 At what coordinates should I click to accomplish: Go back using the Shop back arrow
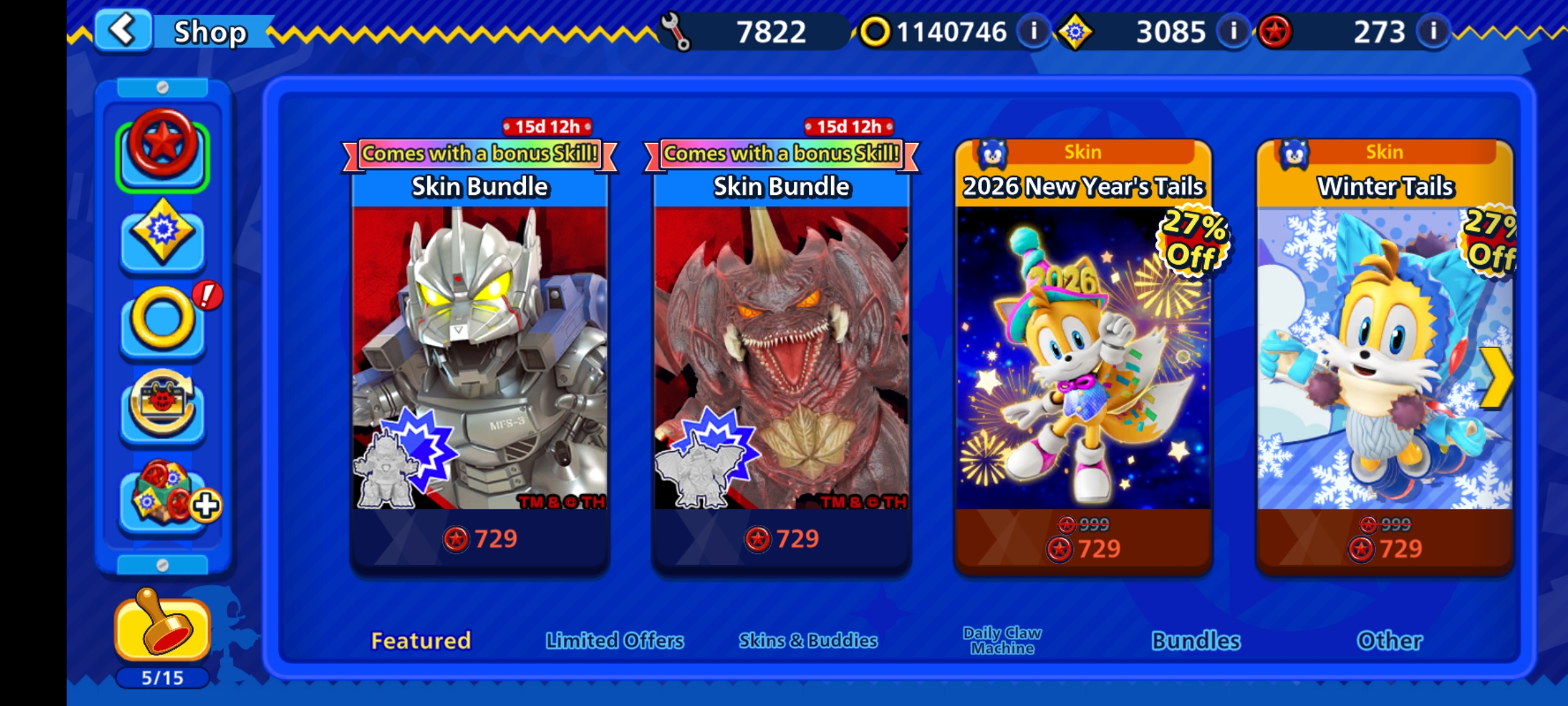(123, 30)
